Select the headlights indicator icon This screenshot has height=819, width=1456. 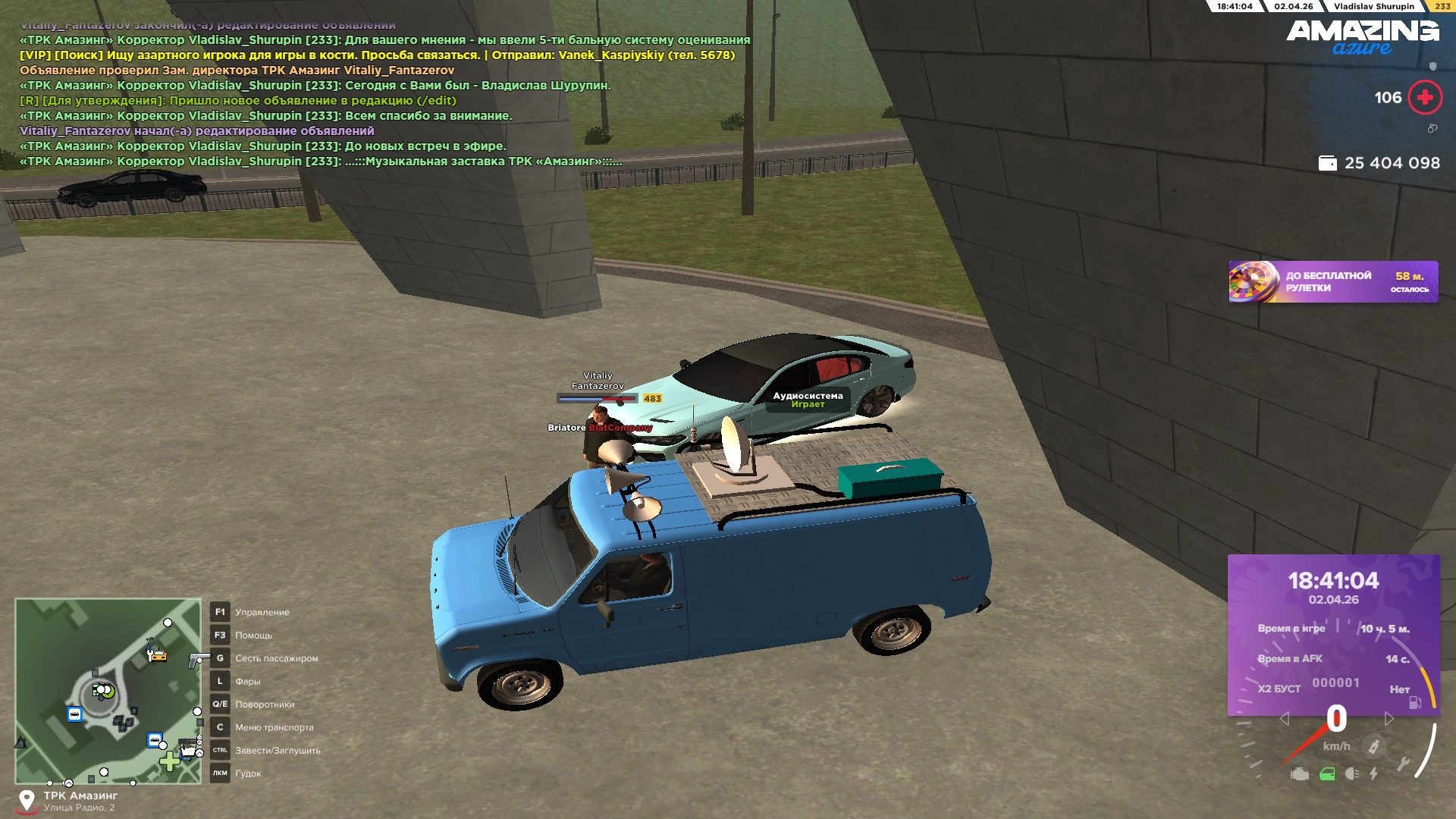[x=1351, y=774]
